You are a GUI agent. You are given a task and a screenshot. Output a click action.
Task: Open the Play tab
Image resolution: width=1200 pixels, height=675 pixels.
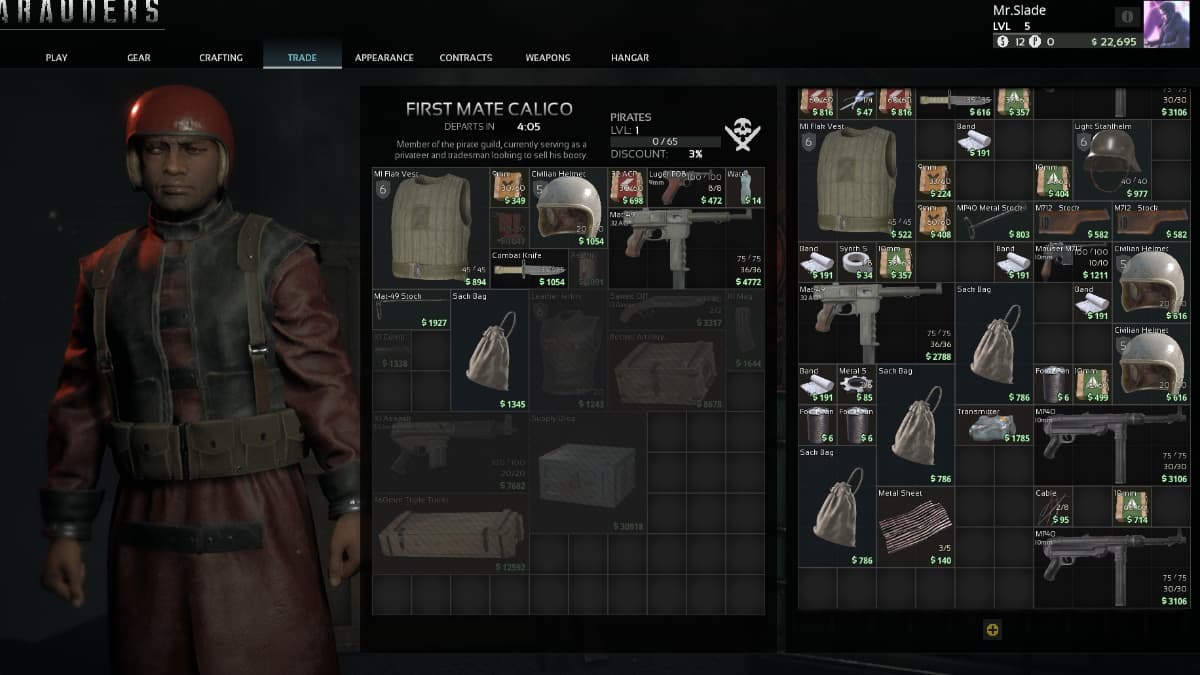tap(57, 58)
